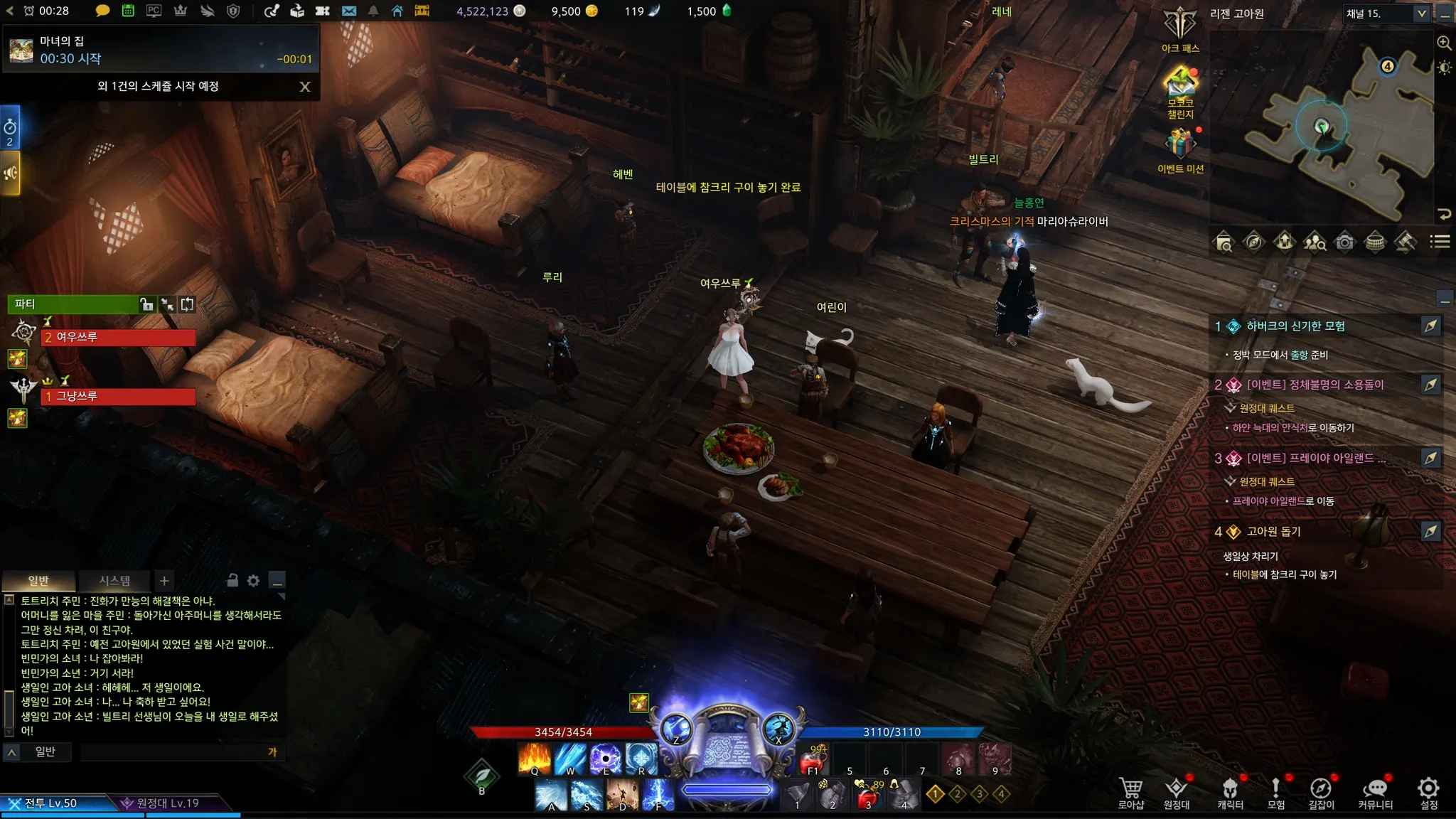Zoom the minimap with the magnifier button
Viewport: 1456px width, 819px height.
tap(1444, 43)
